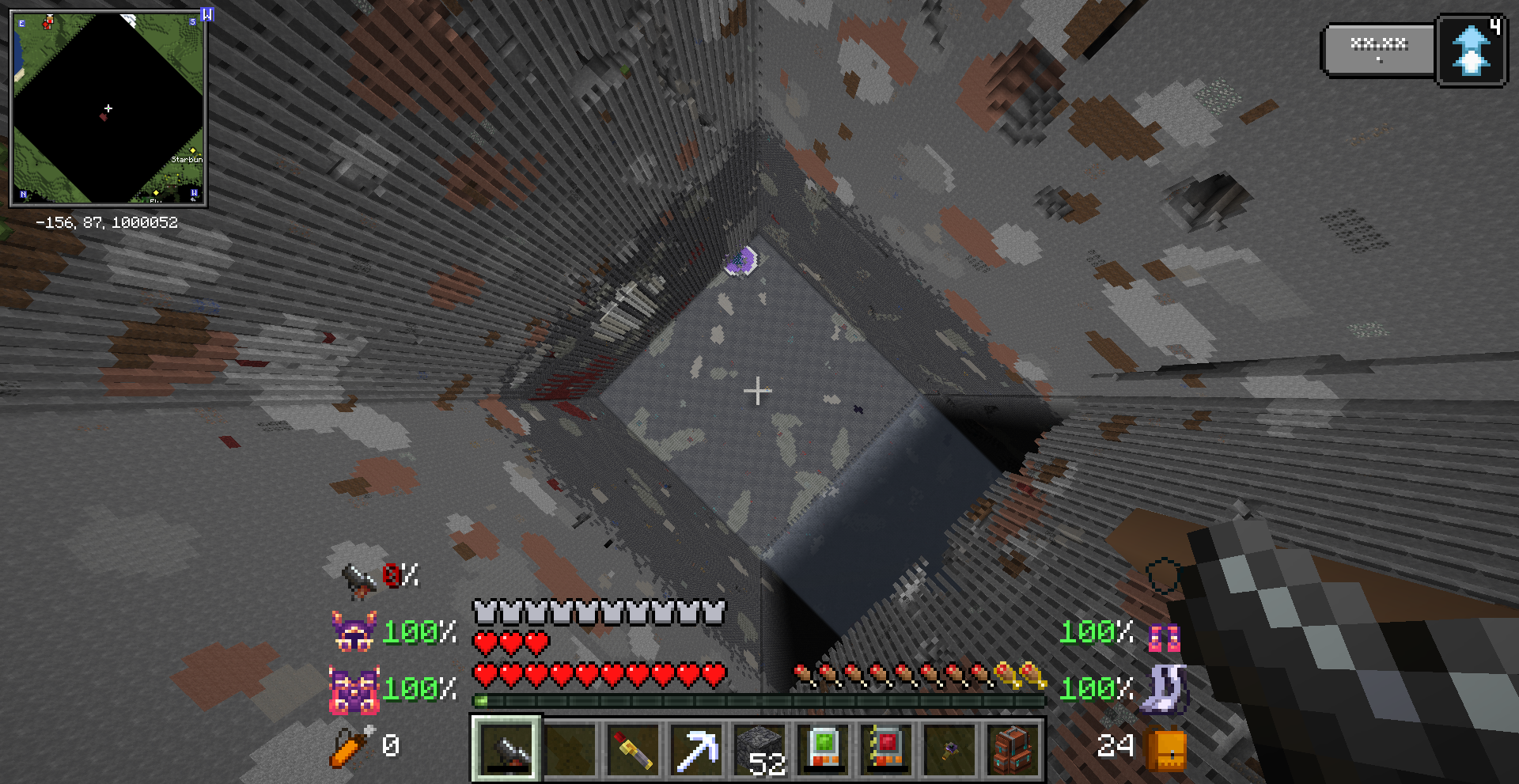
Task: Select the red-screen device hotbar slot
Action: pyautogui.click(x=886, y=748)
